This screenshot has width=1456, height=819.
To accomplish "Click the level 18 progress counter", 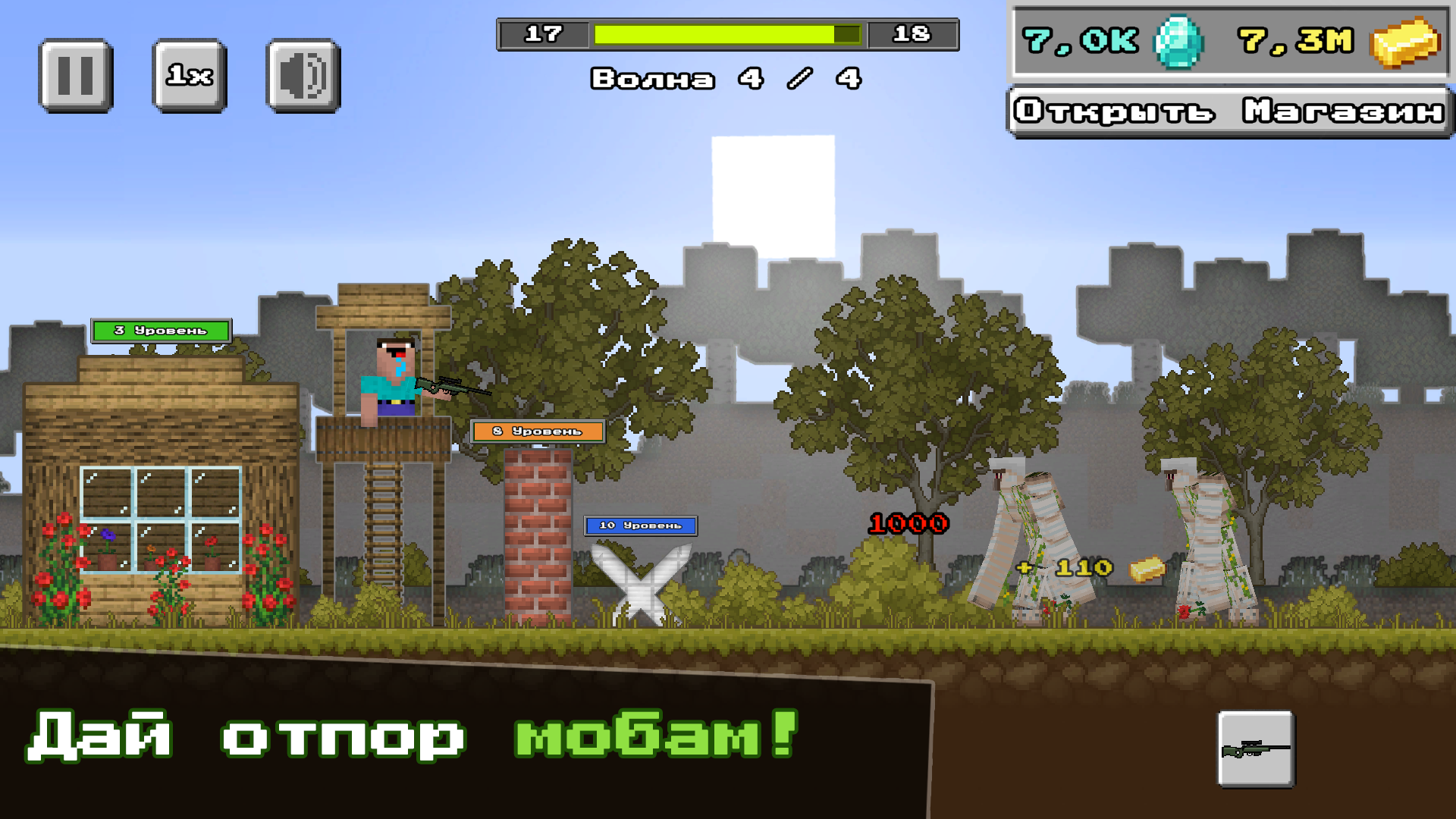I will click(x=915, y=33).
